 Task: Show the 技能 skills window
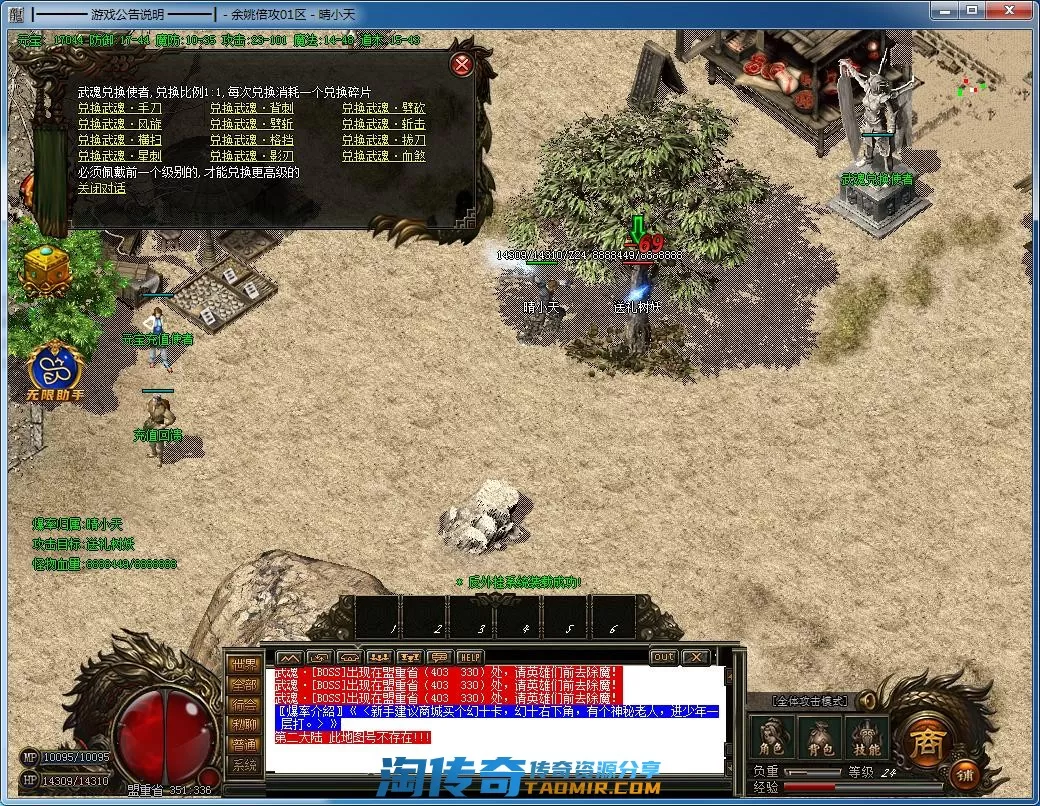(x=866, y=738)
